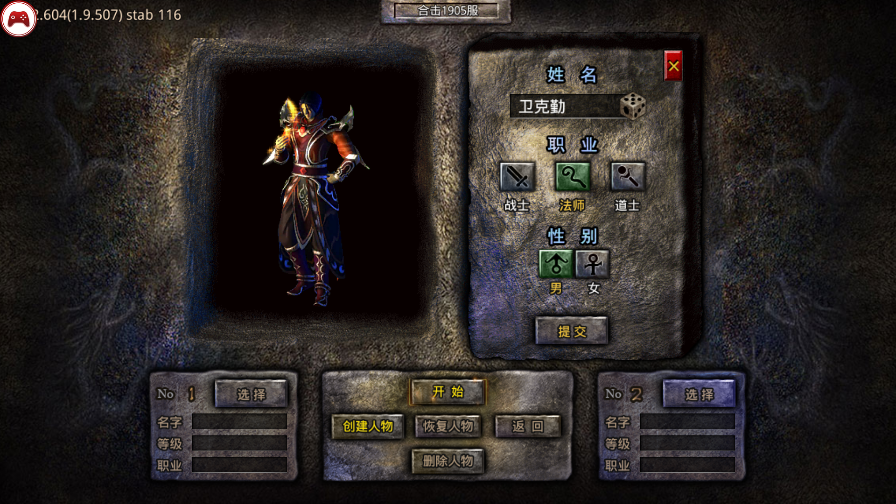Start the game with 开始 button
This screenshot has height=504, width=896.
click(447, 391)
